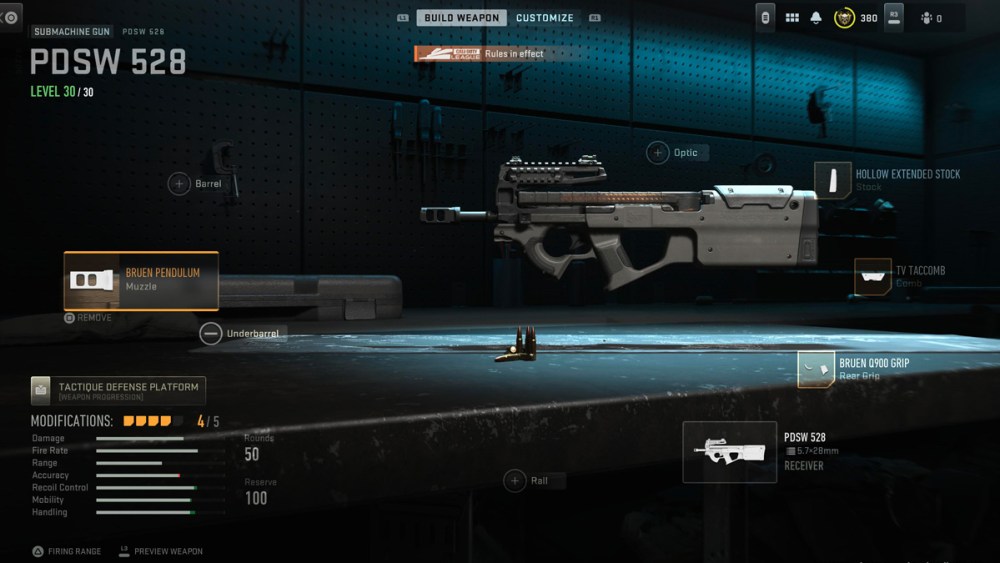The height and width of the screenshot is (563, 1000).
Task: Select the Bruen Pendulum muzzle slot
Action: point(141,280)
